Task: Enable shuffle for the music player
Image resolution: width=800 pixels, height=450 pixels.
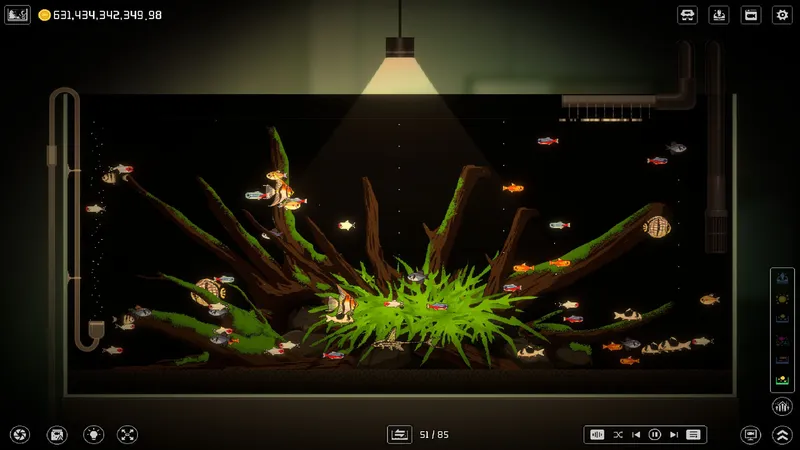Action: click(617, 435)
